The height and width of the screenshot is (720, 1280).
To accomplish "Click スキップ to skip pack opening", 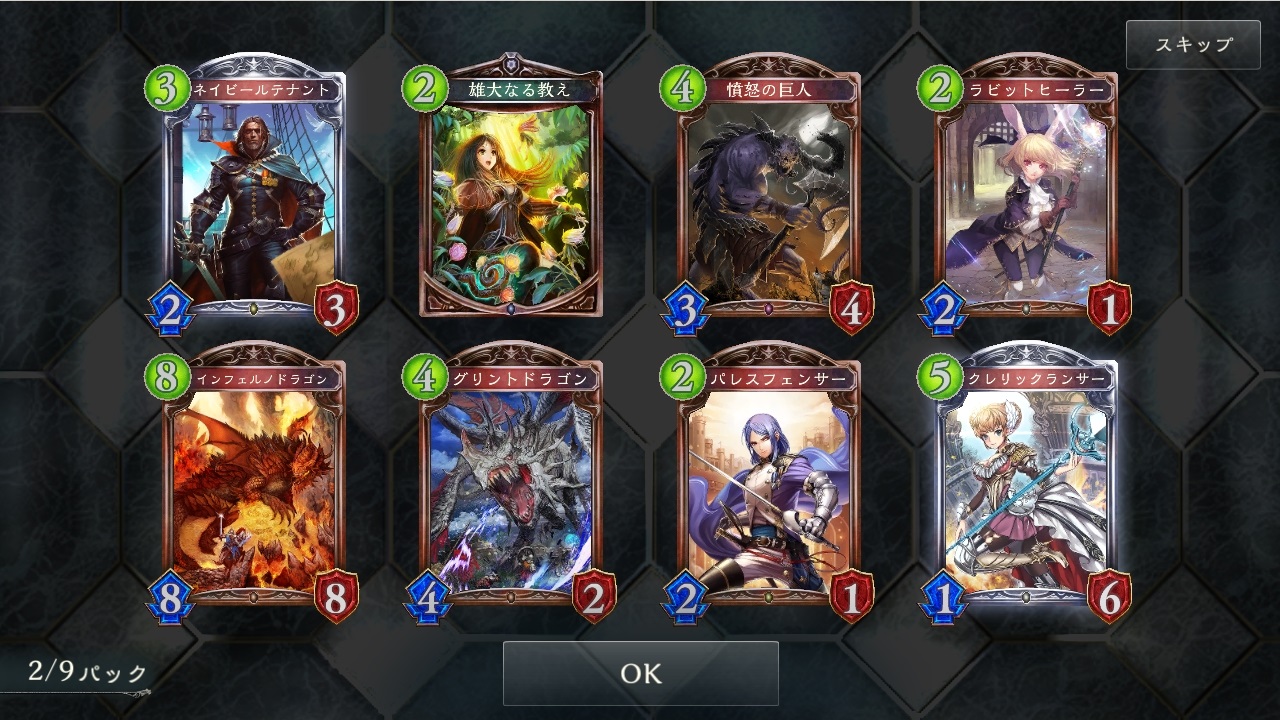I will (1192, 44).
